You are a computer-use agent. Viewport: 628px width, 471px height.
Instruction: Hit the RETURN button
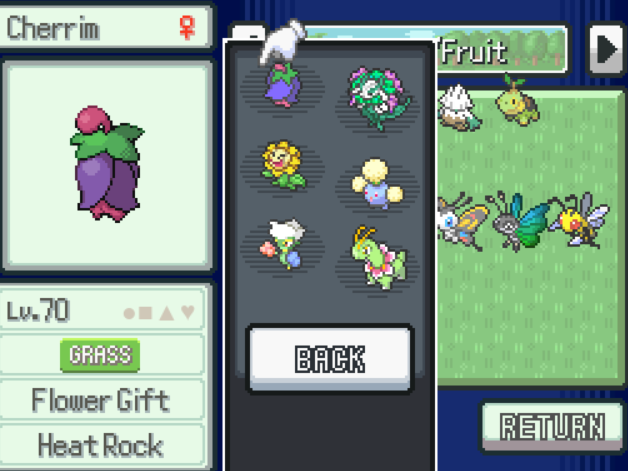[x=552, y=428]
